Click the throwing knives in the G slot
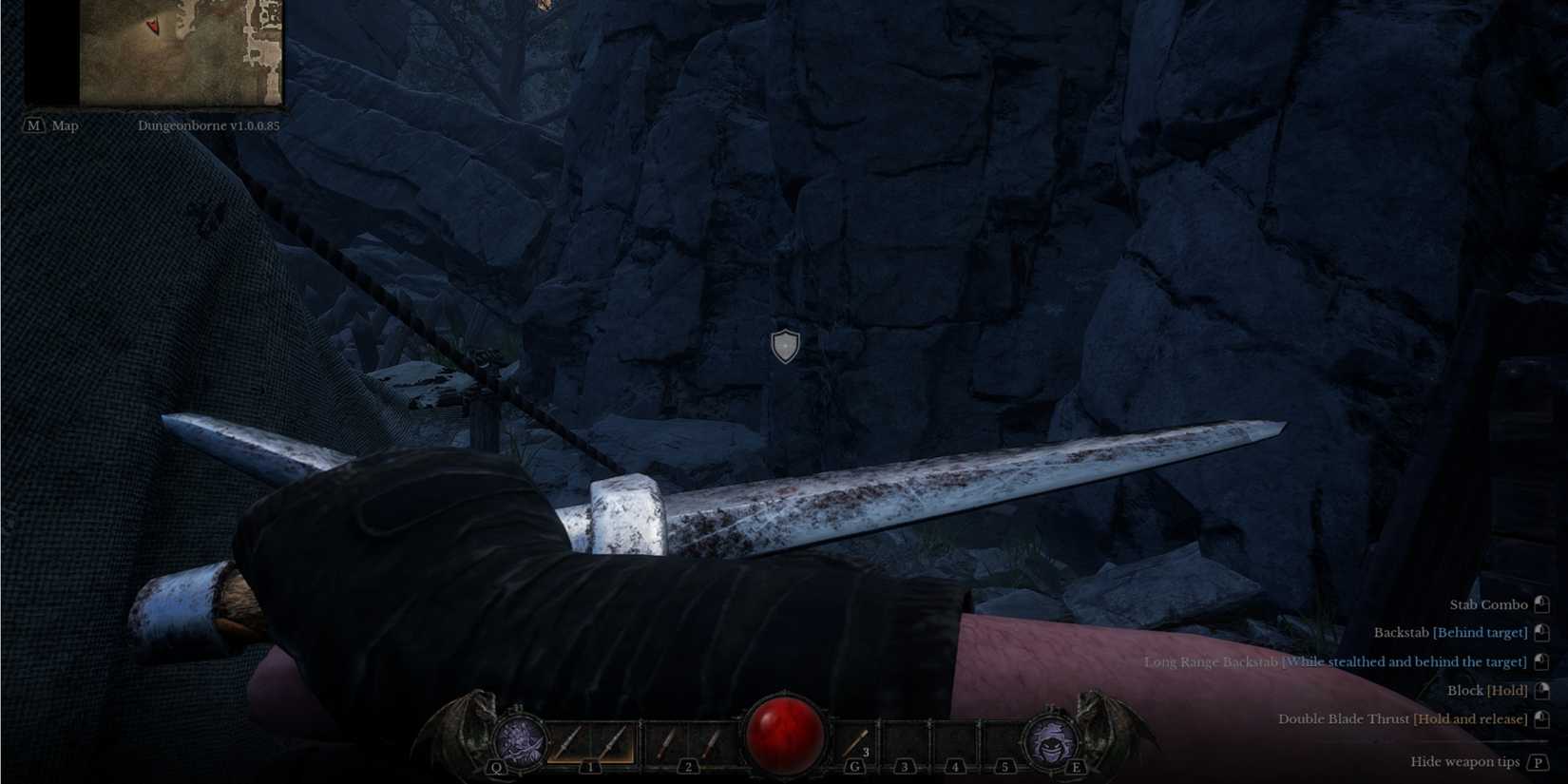Image resolution: width=1568 pixels, height=784 pixels. pos(855,739)
